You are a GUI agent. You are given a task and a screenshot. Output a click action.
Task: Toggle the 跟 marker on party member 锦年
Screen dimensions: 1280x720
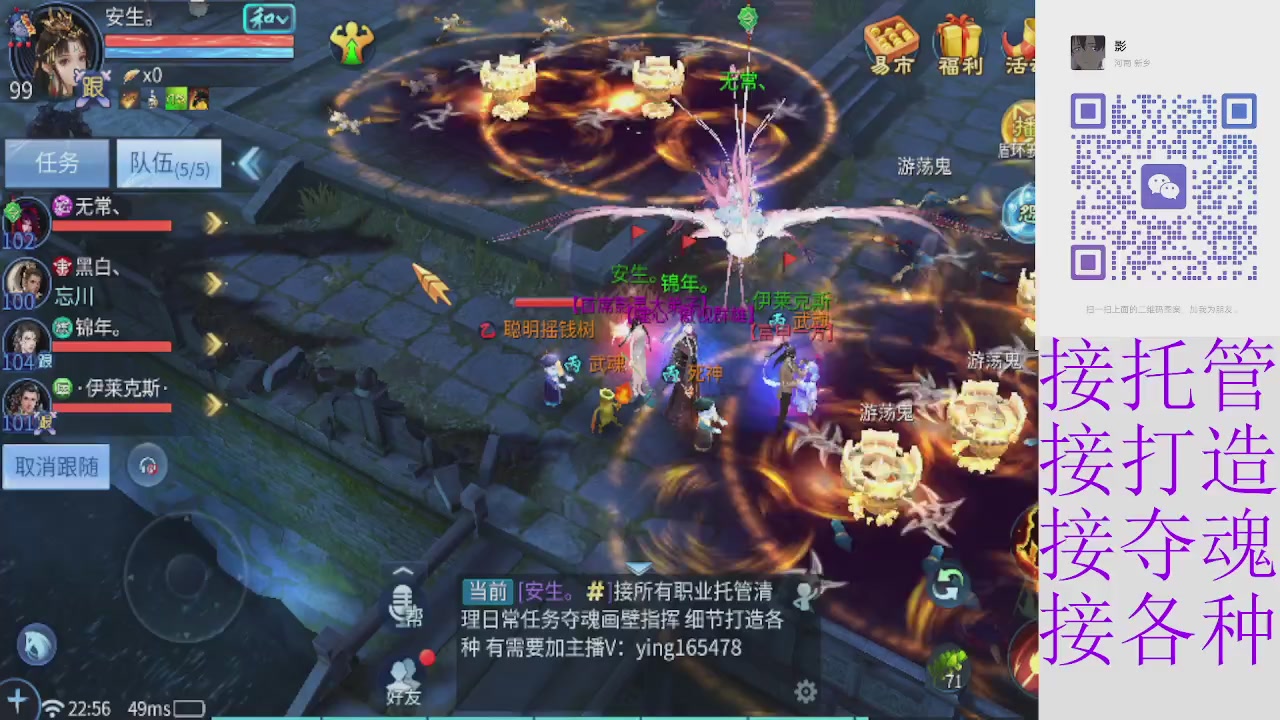point(44,362)
